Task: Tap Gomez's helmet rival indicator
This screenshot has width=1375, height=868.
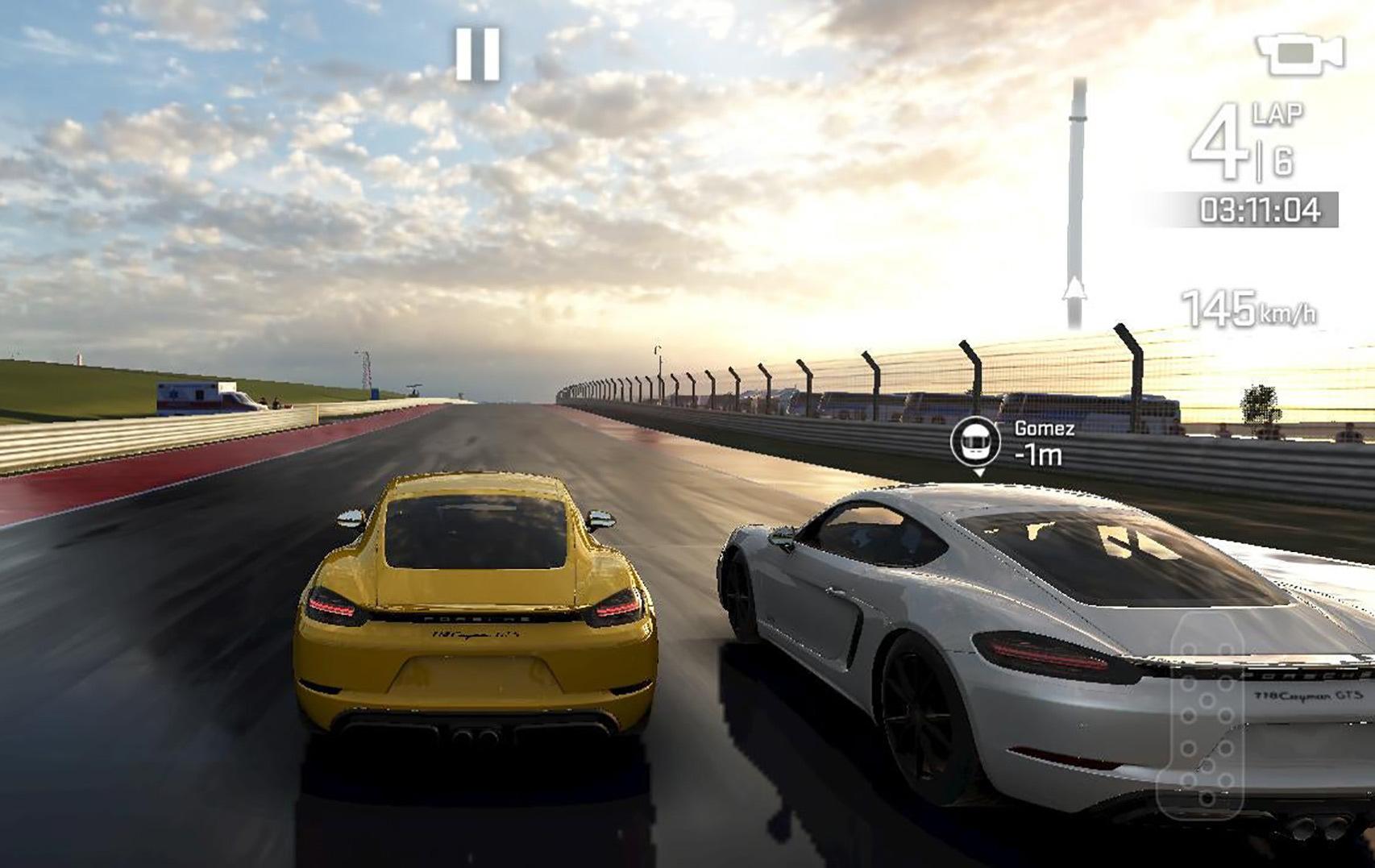Action: [978, 442]
